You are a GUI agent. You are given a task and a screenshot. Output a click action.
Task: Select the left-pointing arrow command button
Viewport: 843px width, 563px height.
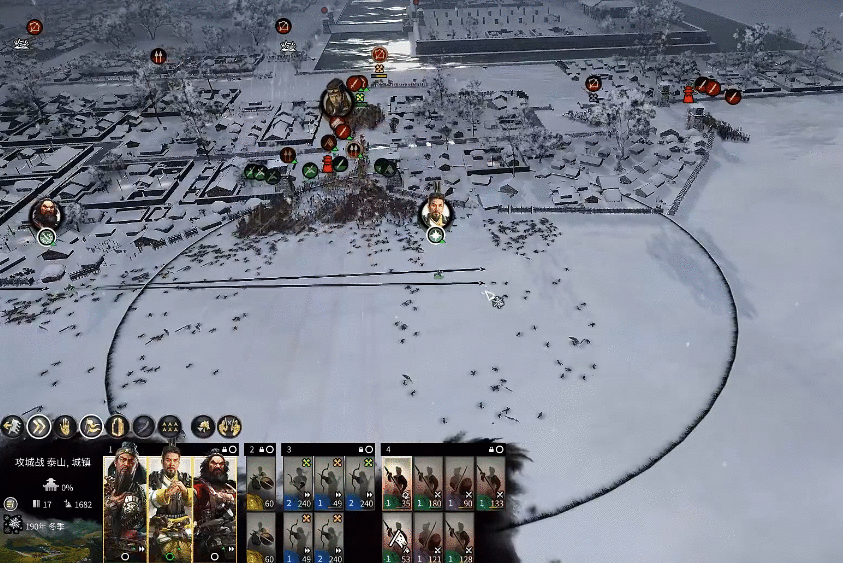click(x=13, y=427)
